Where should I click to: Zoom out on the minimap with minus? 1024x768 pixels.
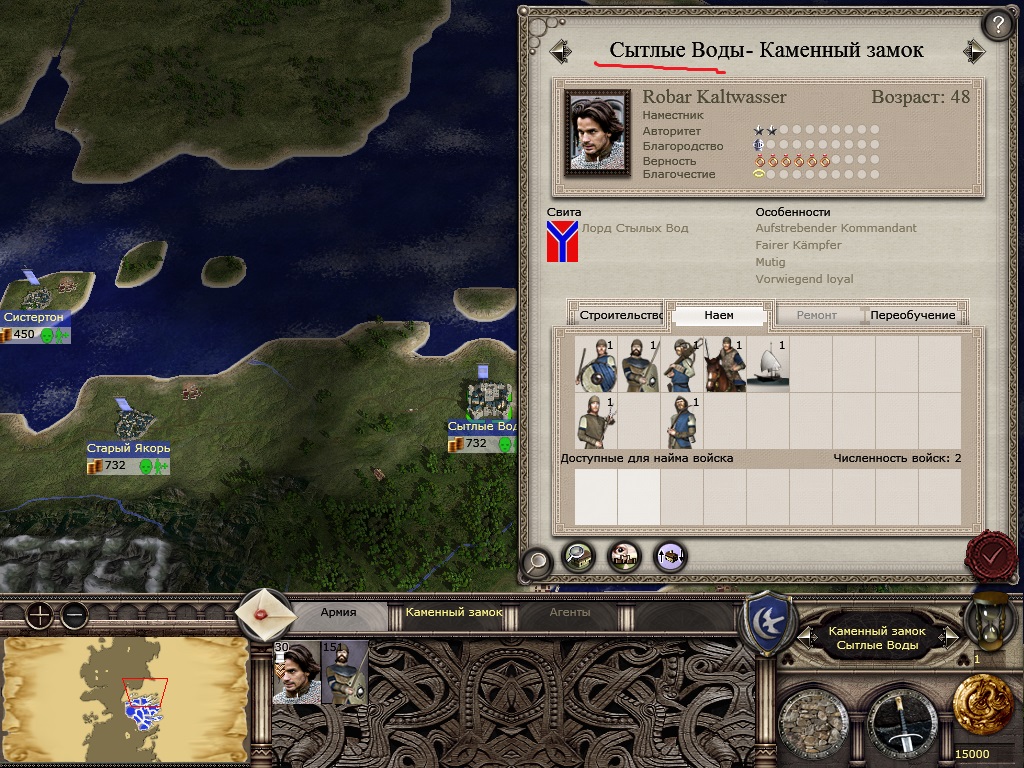pos(73,615)
